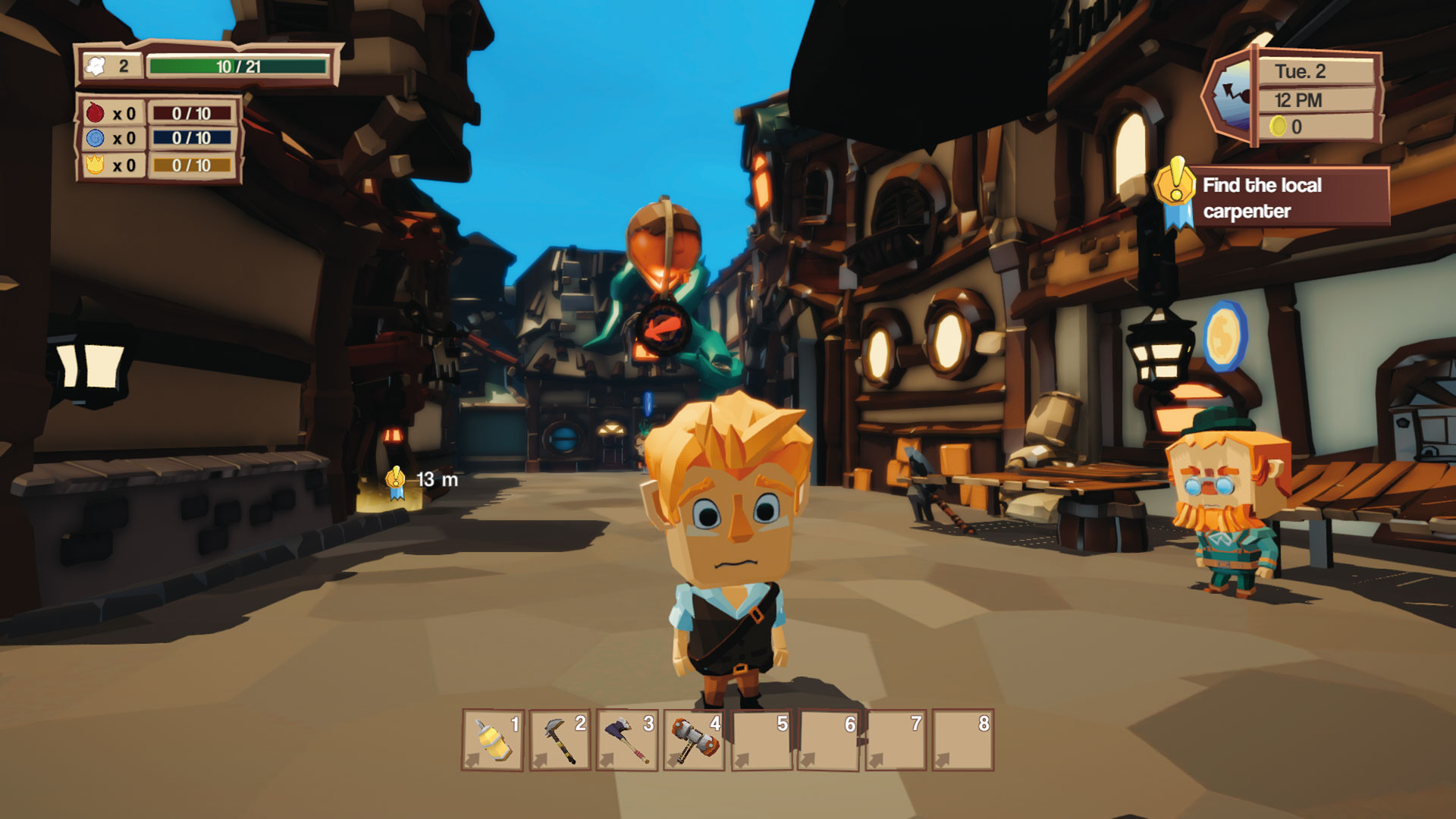Click the coin icon showing 0
The image size is (1456, 819).
coord(1278,126)
